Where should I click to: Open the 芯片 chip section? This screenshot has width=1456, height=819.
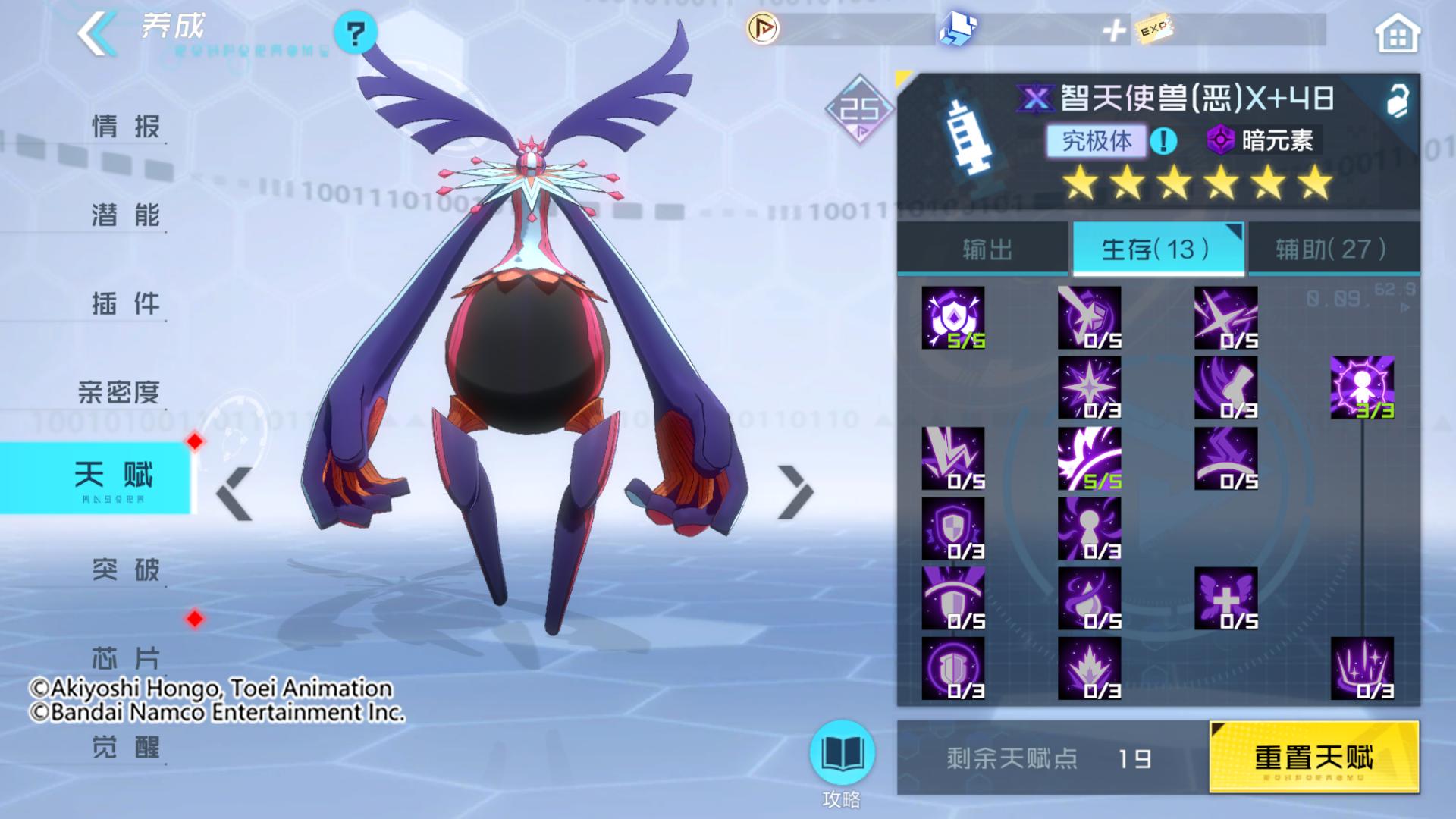point(125,657)
